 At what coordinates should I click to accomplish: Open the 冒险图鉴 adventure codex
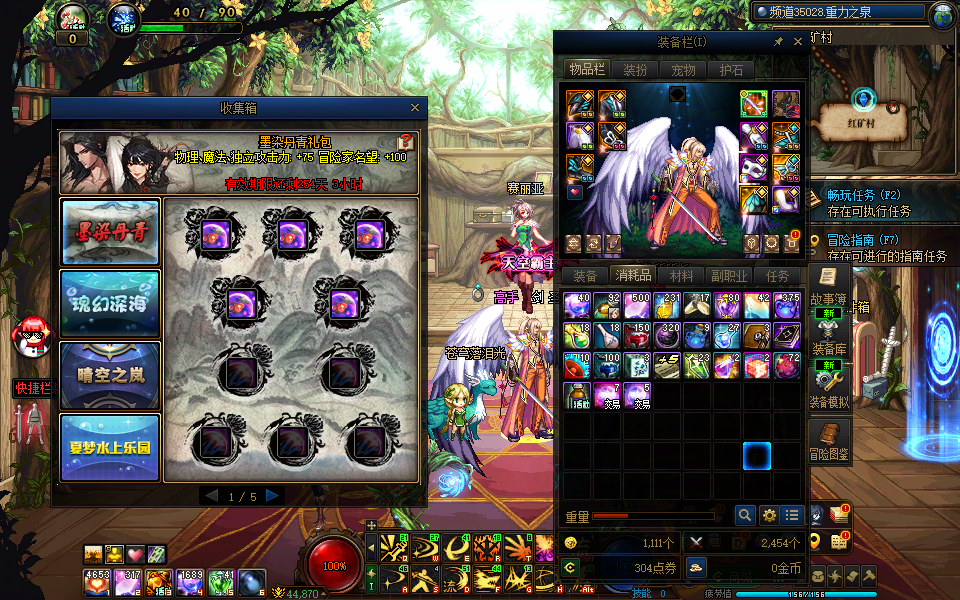830,443
